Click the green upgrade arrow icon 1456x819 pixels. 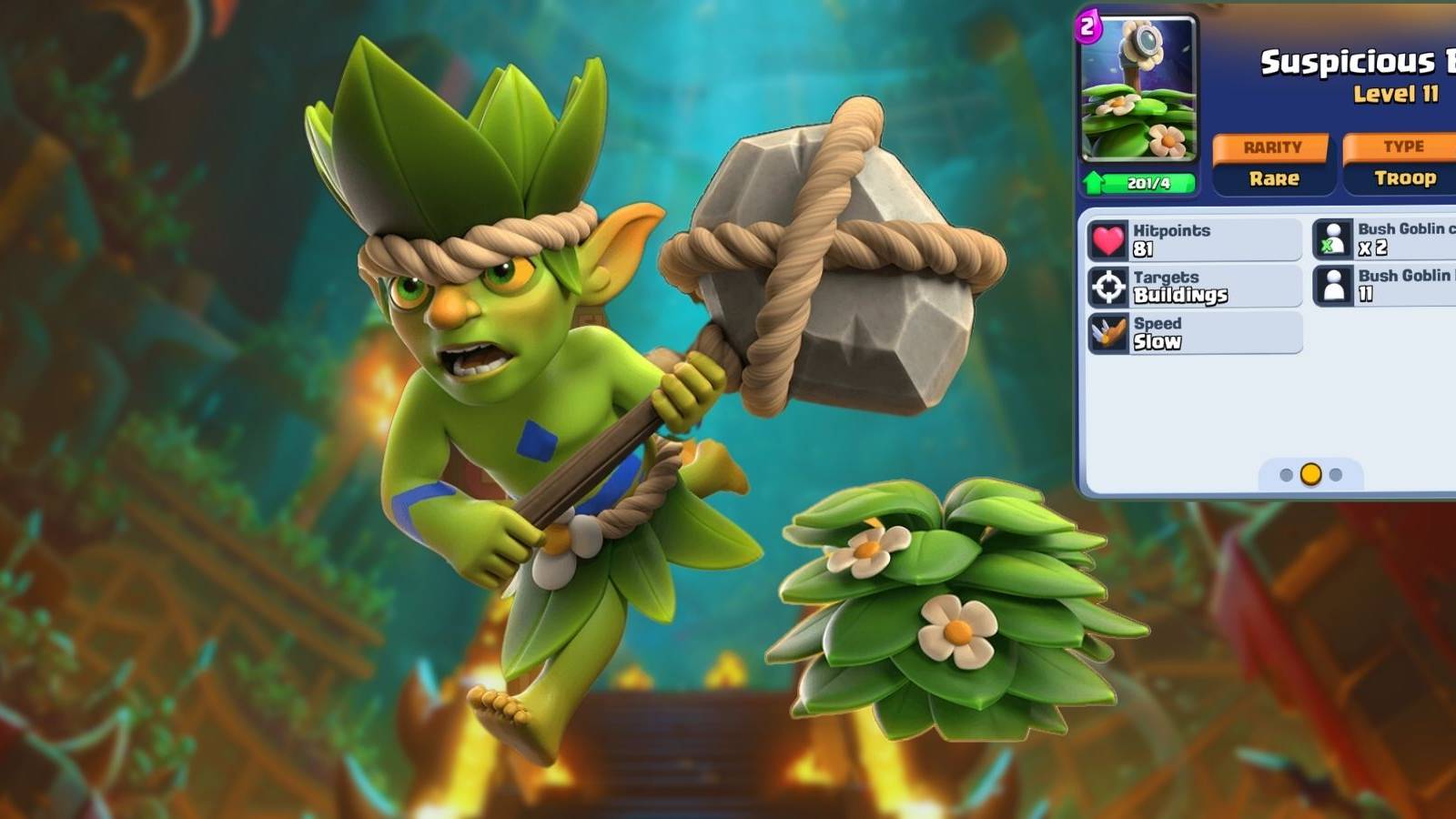pyautogui.click(x=1092, y=181)
